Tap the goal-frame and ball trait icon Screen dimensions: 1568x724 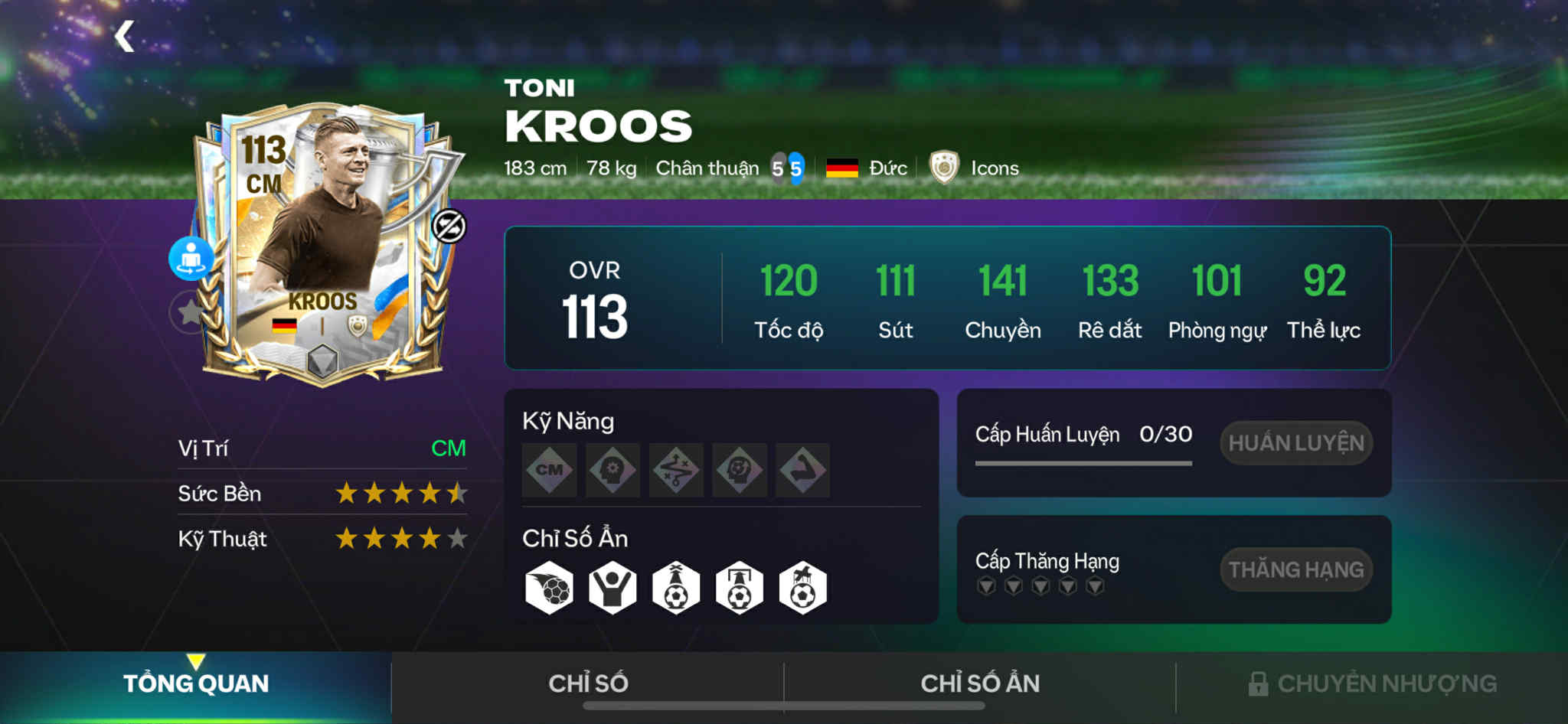(x=740, y=589)
